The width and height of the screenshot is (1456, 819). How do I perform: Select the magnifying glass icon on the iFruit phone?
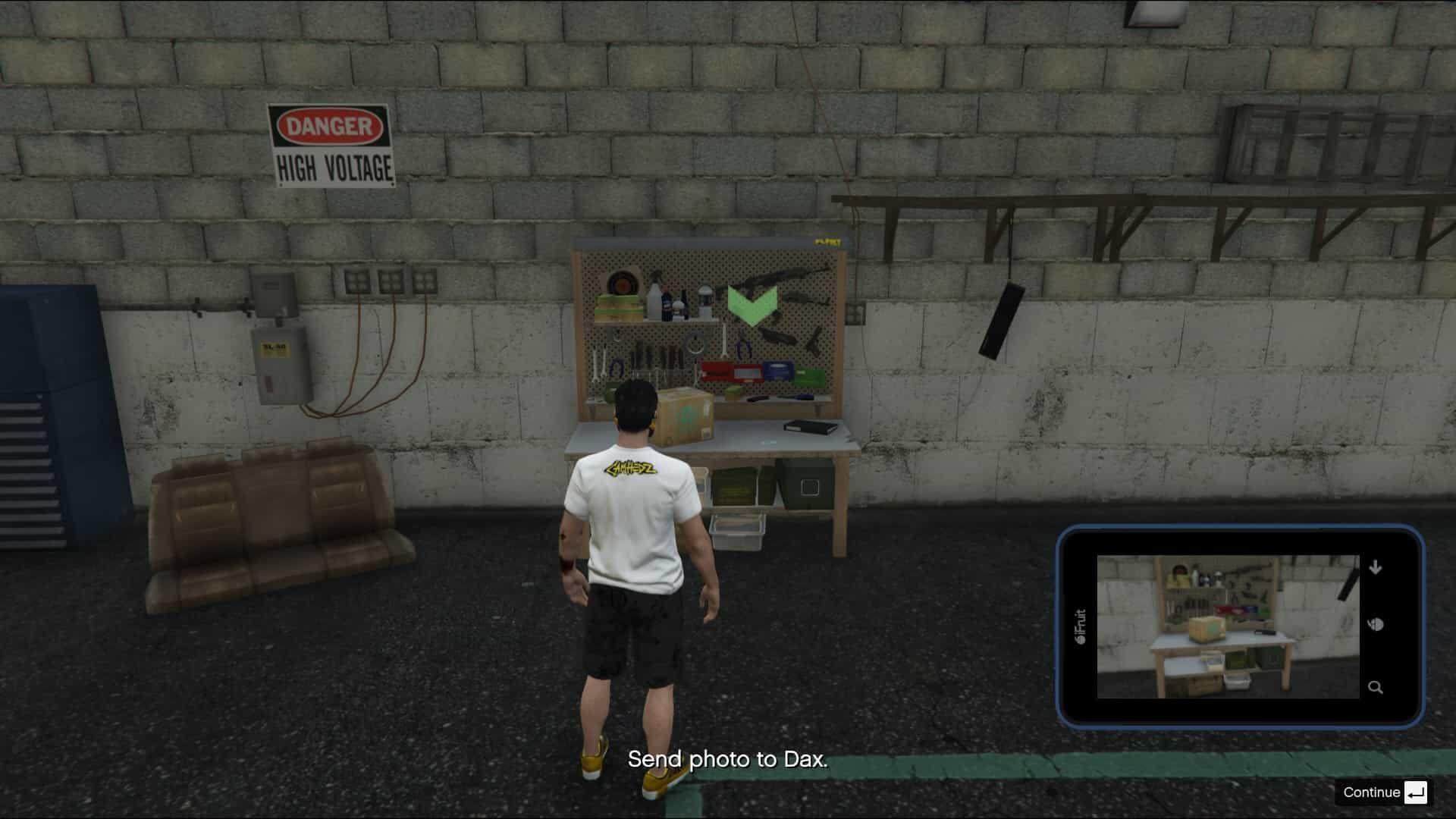point(1375,688)
